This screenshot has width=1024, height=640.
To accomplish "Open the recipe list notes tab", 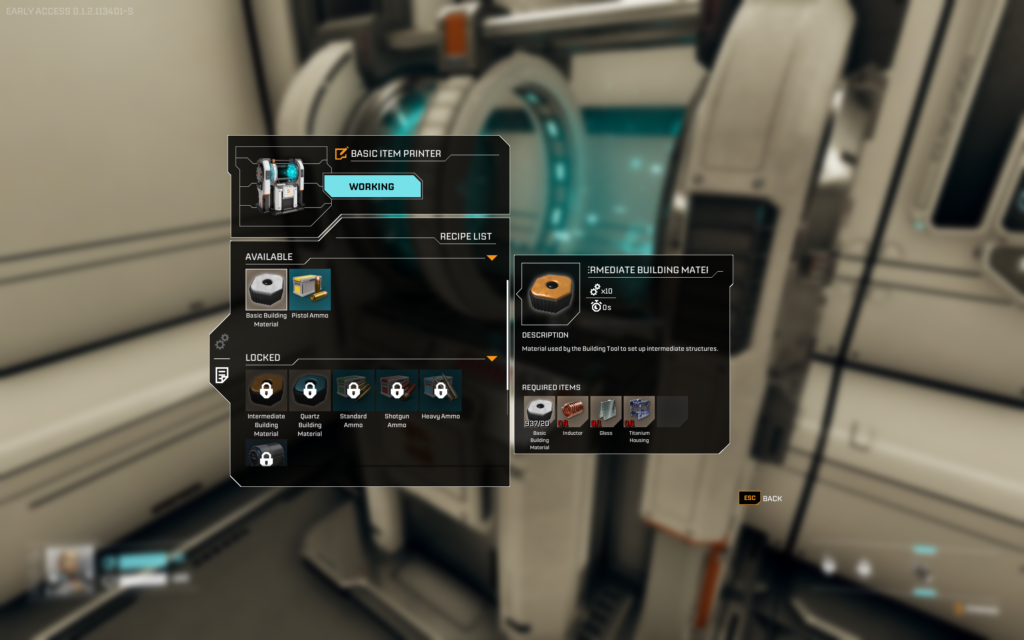I will tap(222, 375).
